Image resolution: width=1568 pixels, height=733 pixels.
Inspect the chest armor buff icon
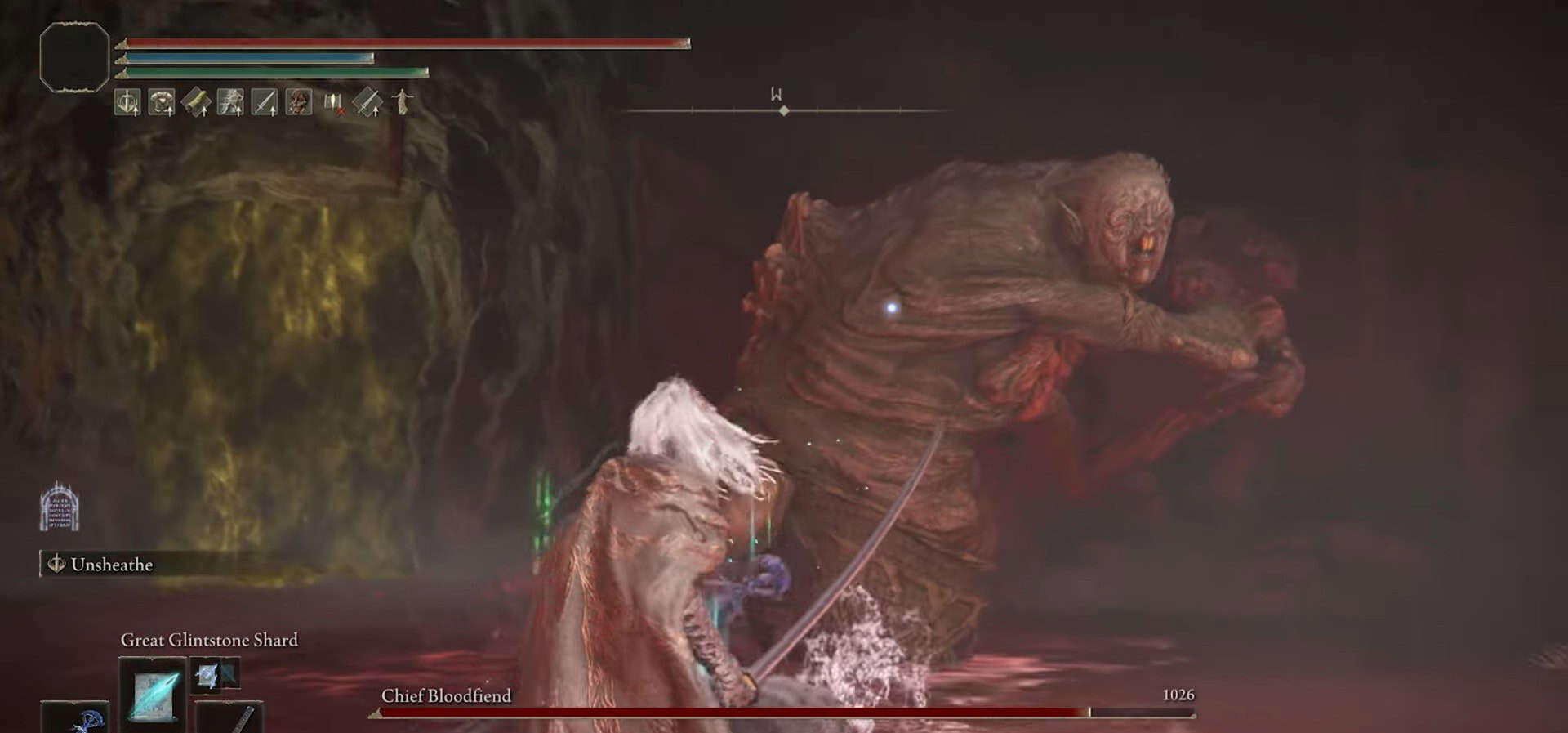pos(162,102)
